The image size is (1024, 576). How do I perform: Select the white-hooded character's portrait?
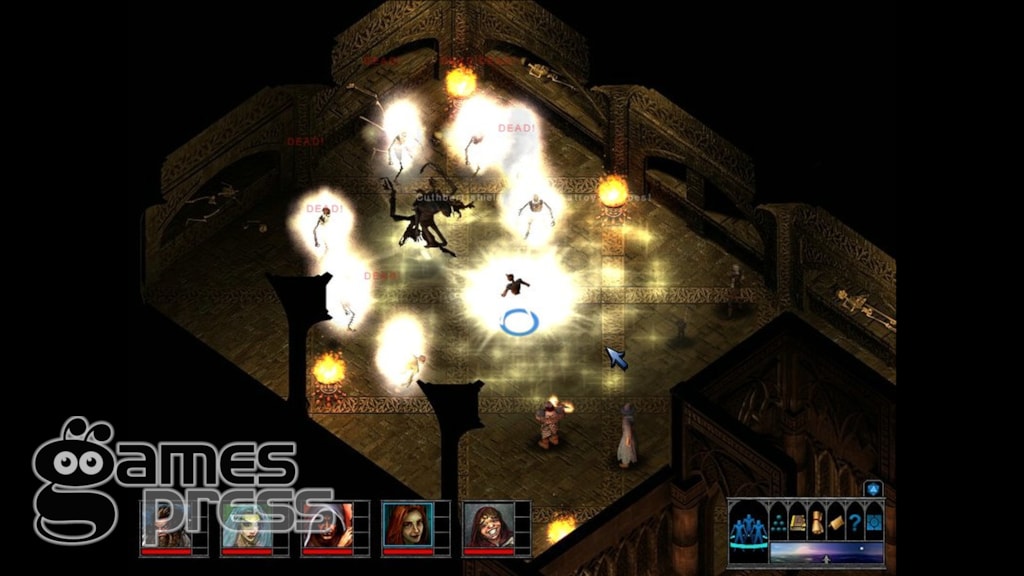326,524
